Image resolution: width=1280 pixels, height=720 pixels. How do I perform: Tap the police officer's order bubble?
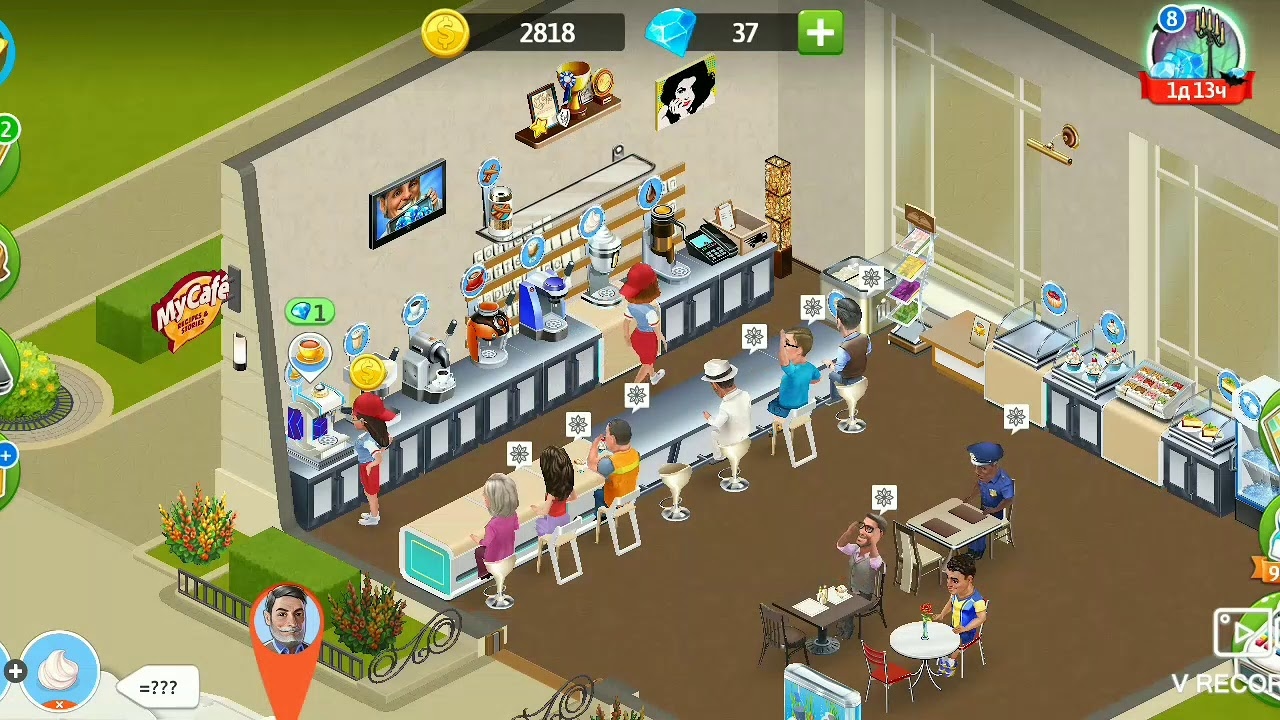pos(1016,417)
